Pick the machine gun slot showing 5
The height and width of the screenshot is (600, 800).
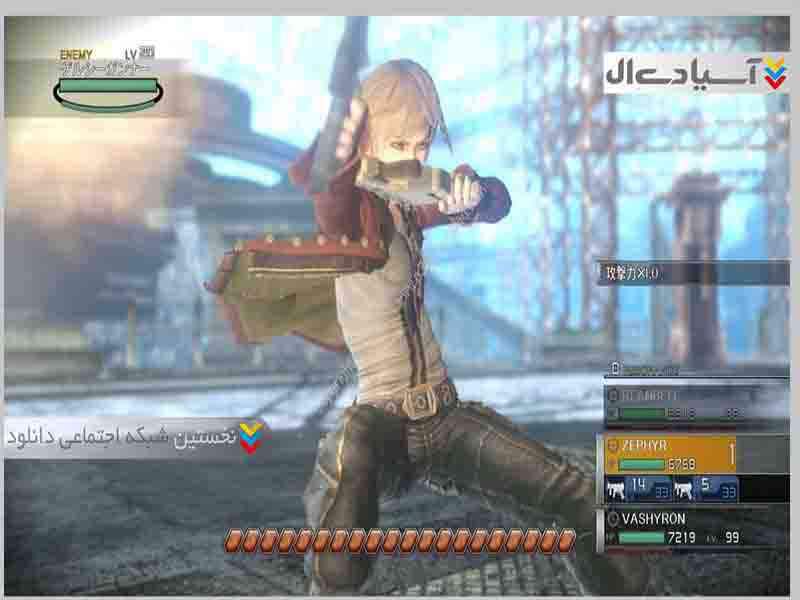tap(706, 489)
